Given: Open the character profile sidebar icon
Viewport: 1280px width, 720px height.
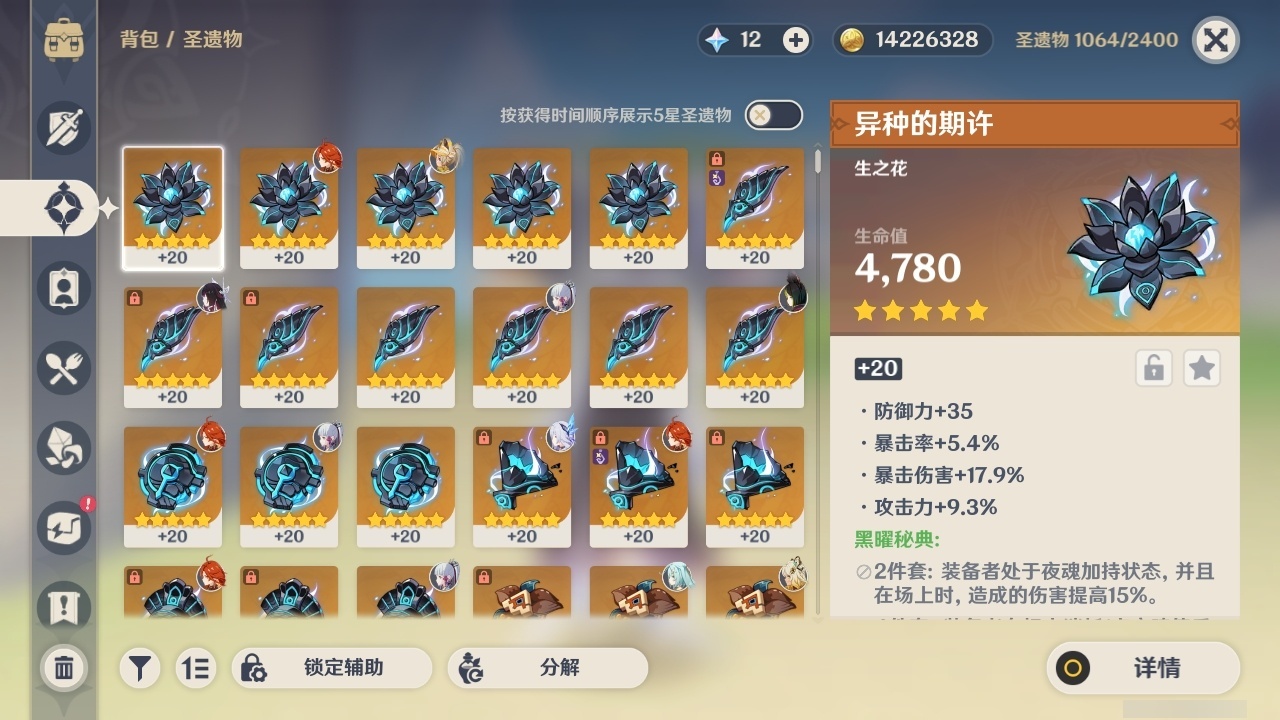Looking at the screenshot, I should click(x=62, y=288).
